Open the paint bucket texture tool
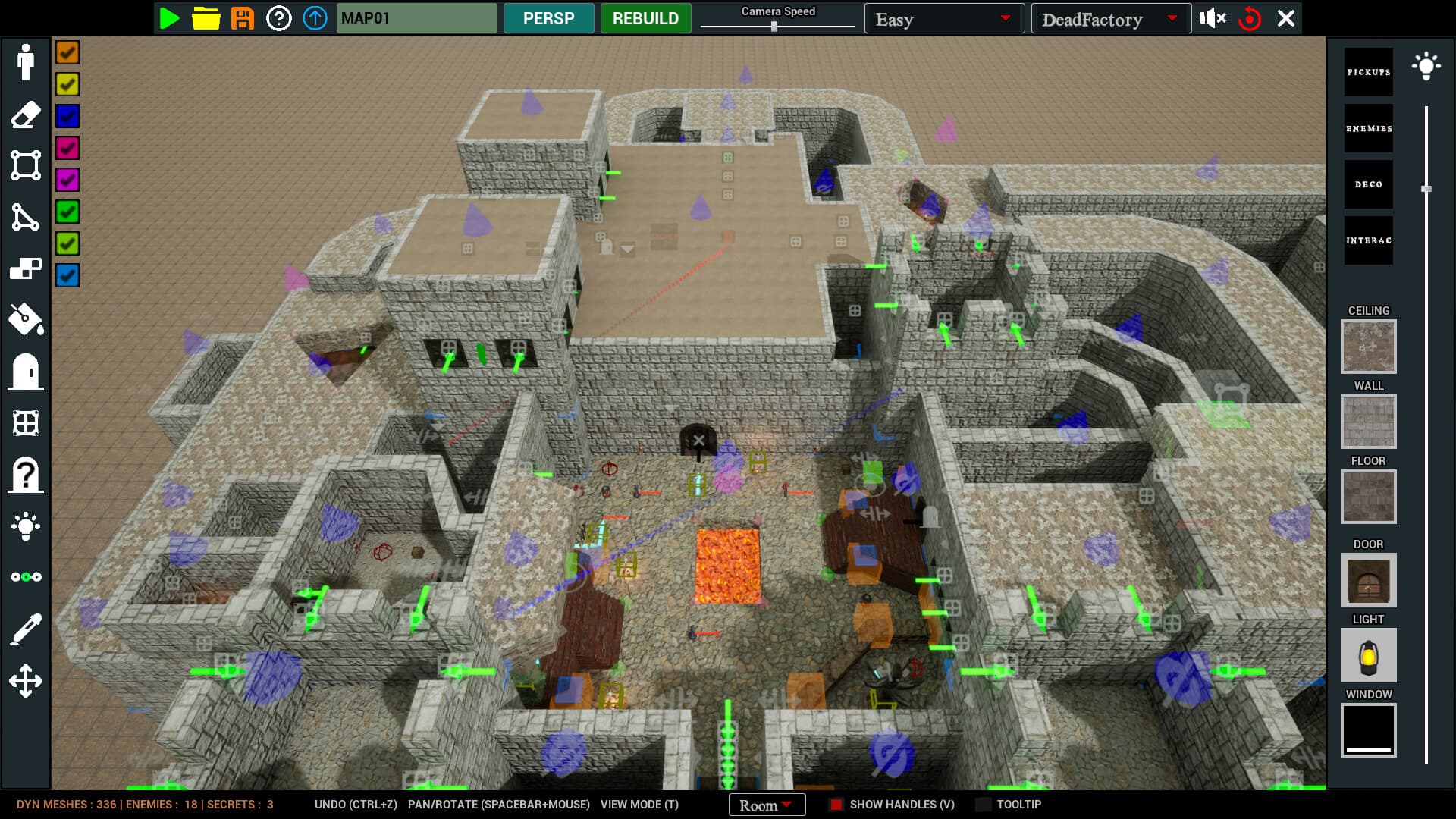Screen dimensions: 1456x819 tap(27, 320)
